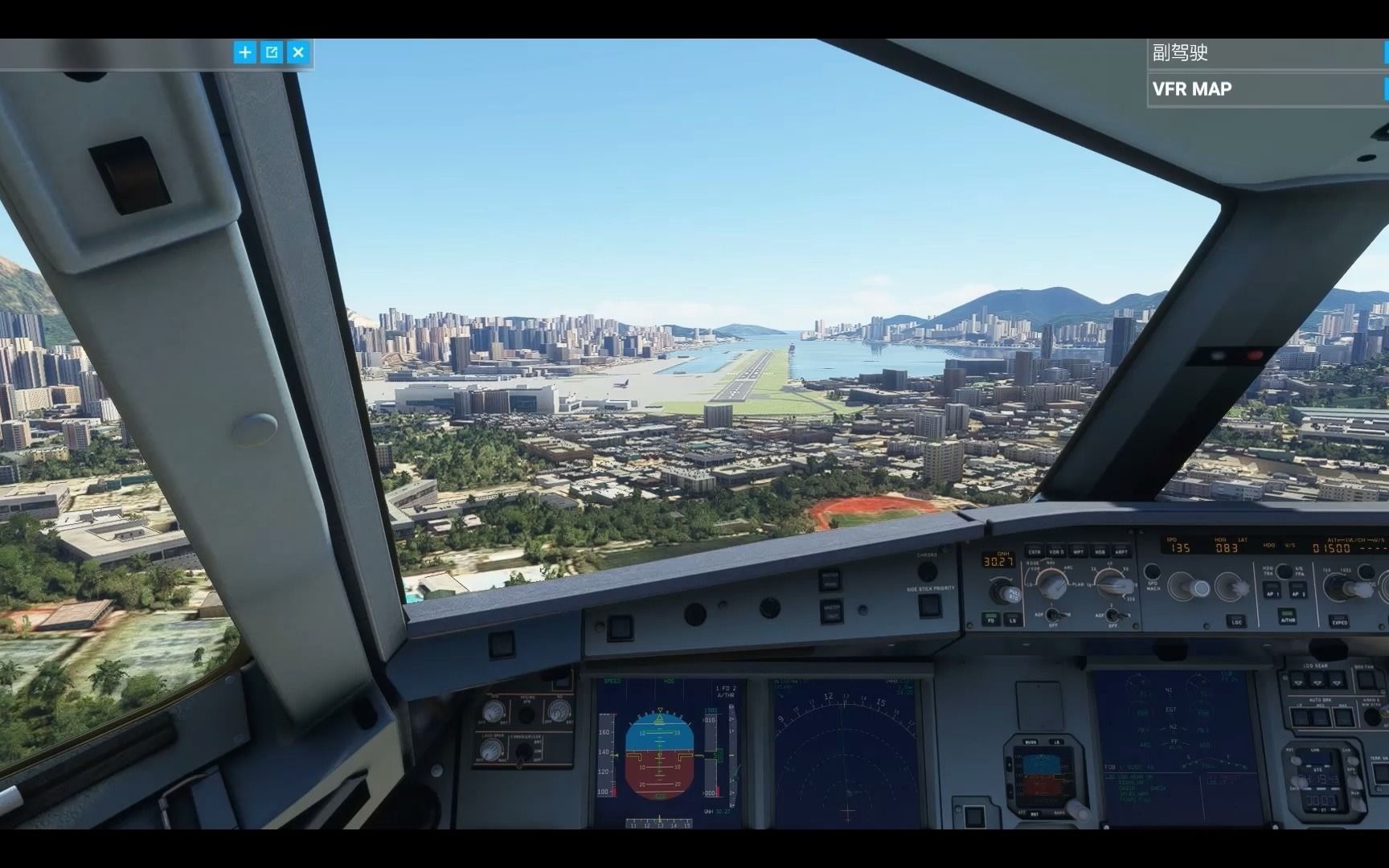Toggle the LS landing system button
1389x868 pixels.
pos(1013,620)
